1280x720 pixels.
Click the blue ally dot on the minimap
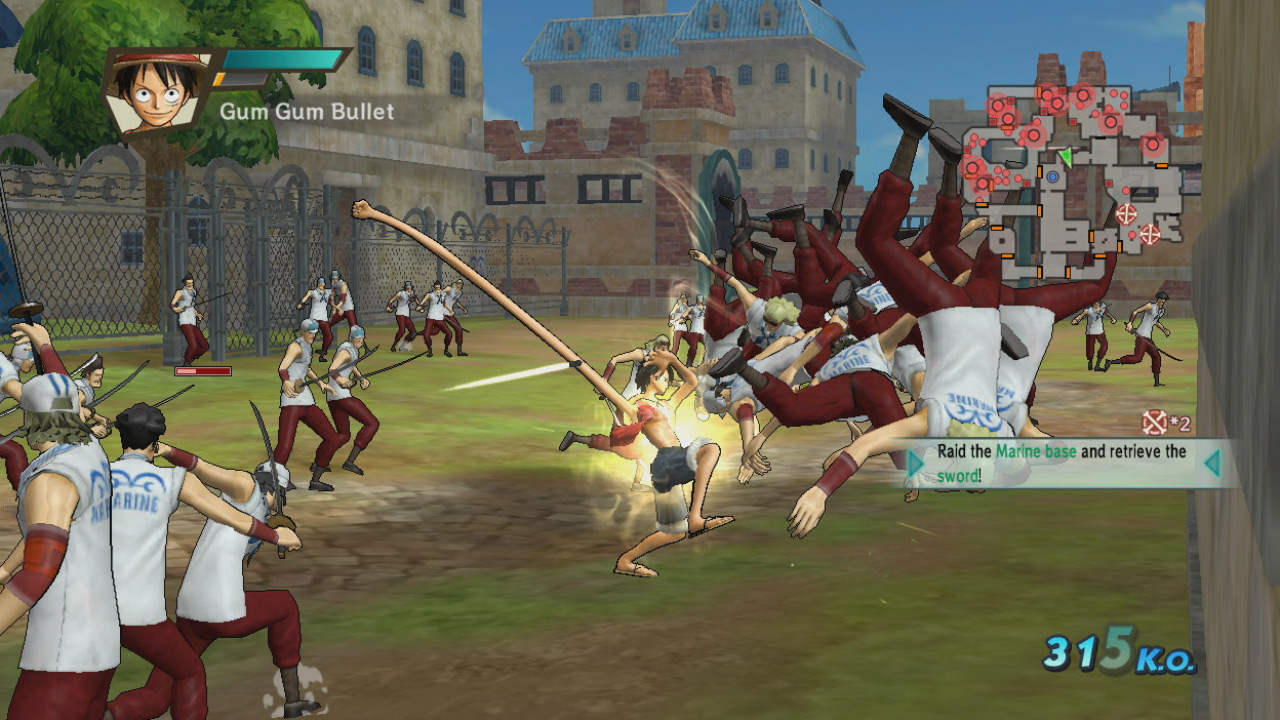click(x=1052, y=177)
